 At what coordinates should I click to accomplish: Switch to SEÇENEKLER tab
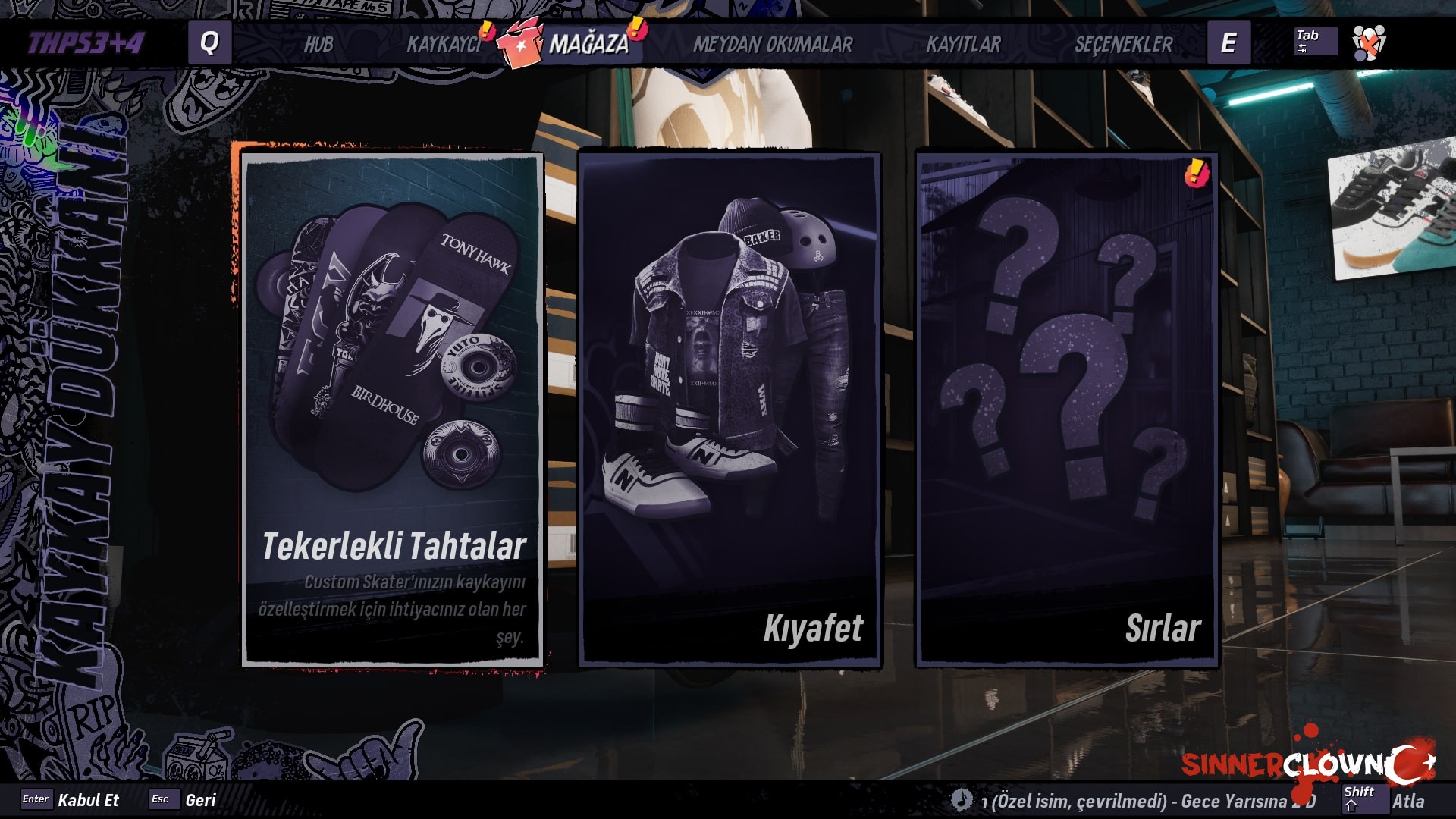pyautogui.click(x=1123, y=45)
